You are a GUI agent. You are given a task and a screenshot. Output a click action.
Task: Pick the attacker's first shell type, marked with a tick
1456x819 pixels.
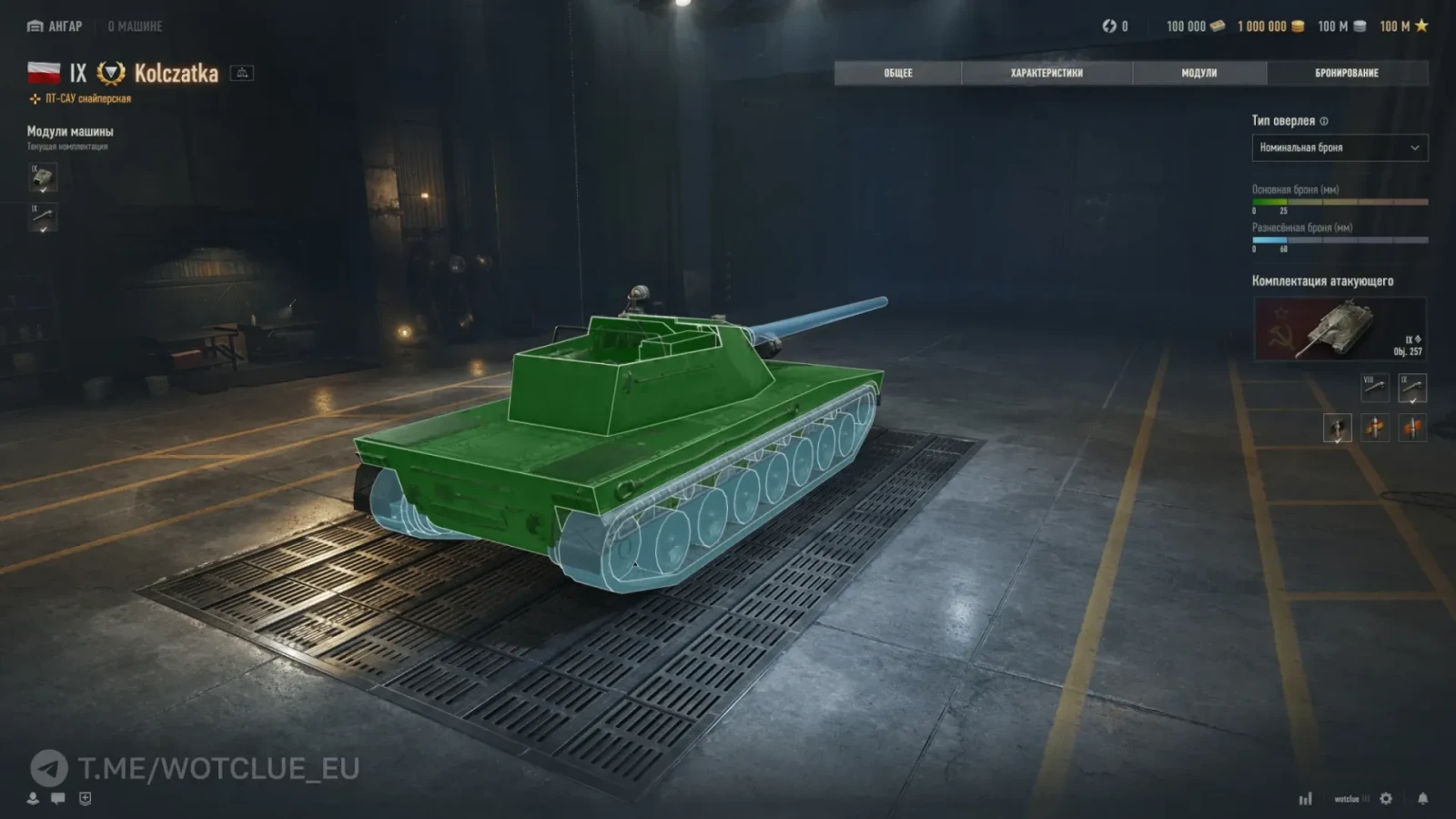tap(1337, 428)
